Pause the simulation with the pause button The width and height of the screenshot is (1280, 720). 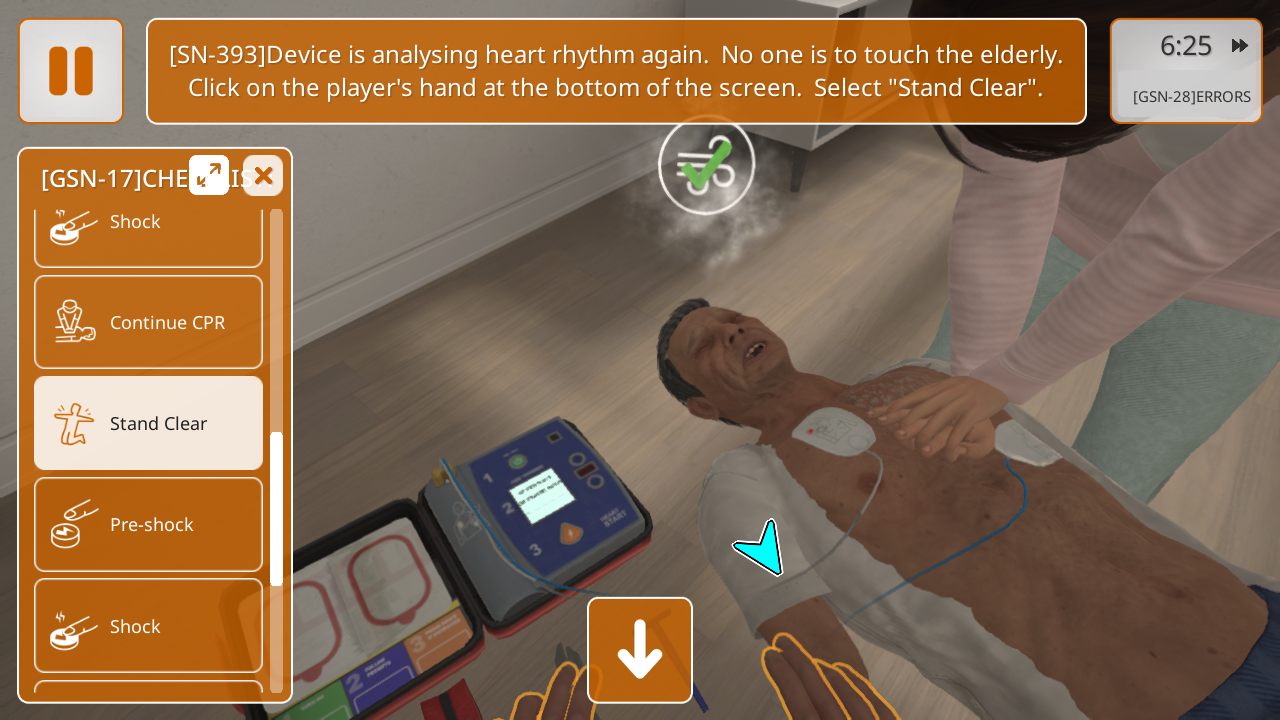(x=71, y=71)
